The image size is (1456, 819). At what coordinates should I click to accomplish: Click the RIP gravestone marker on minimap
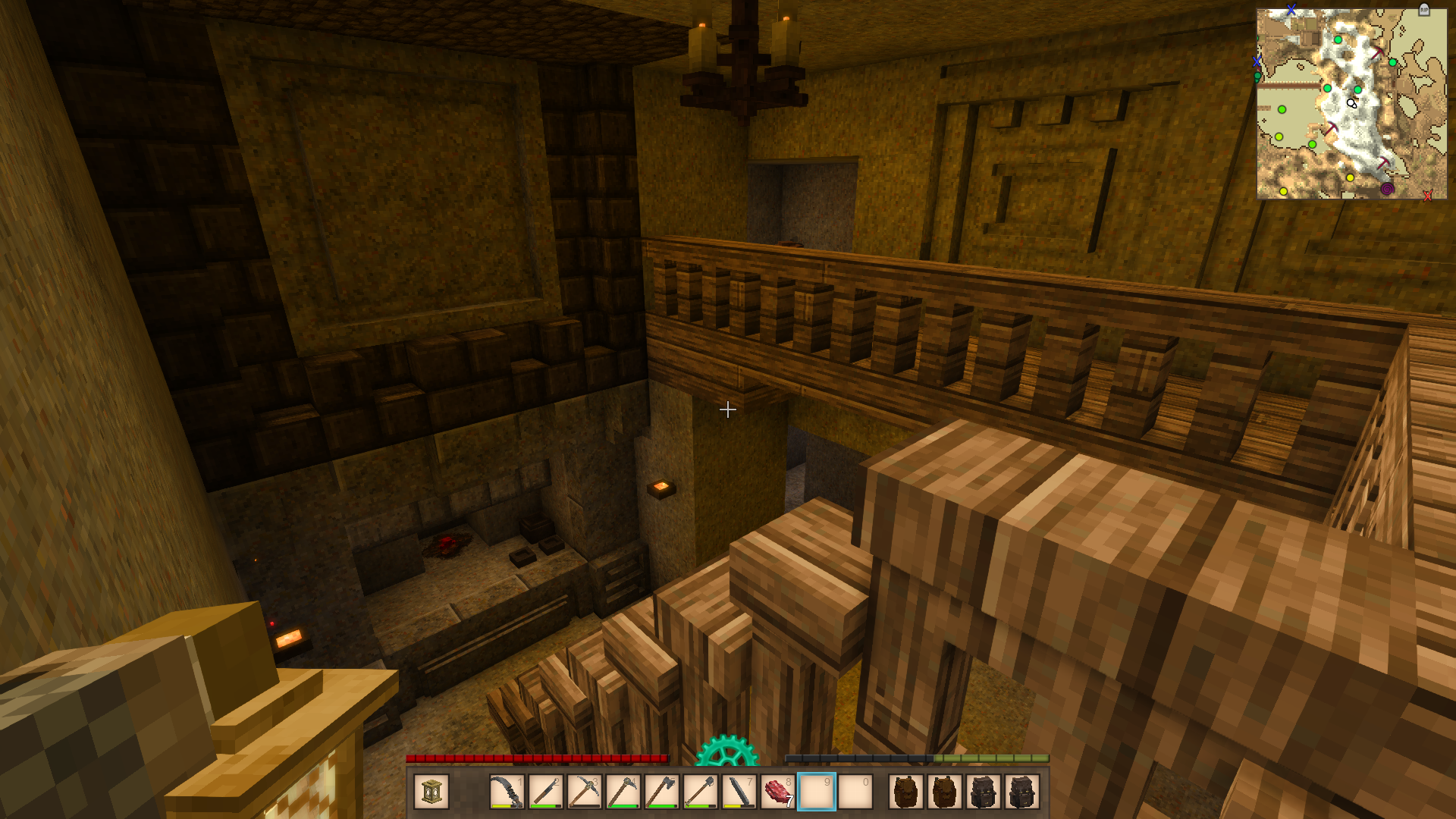click(x=1423, y=10)
